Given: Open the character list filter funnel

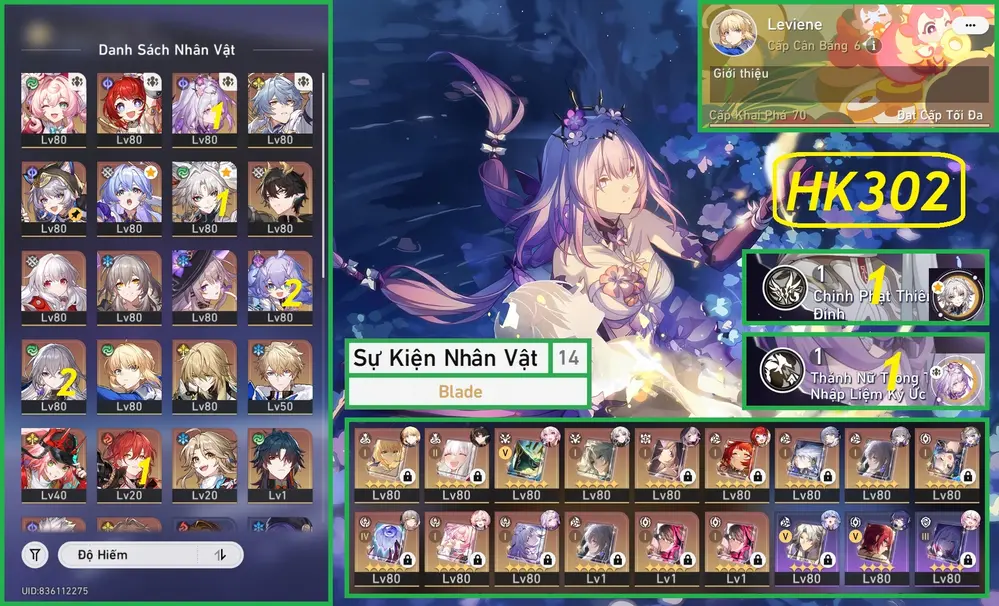Looking at the screenshot, I should 35,554.
